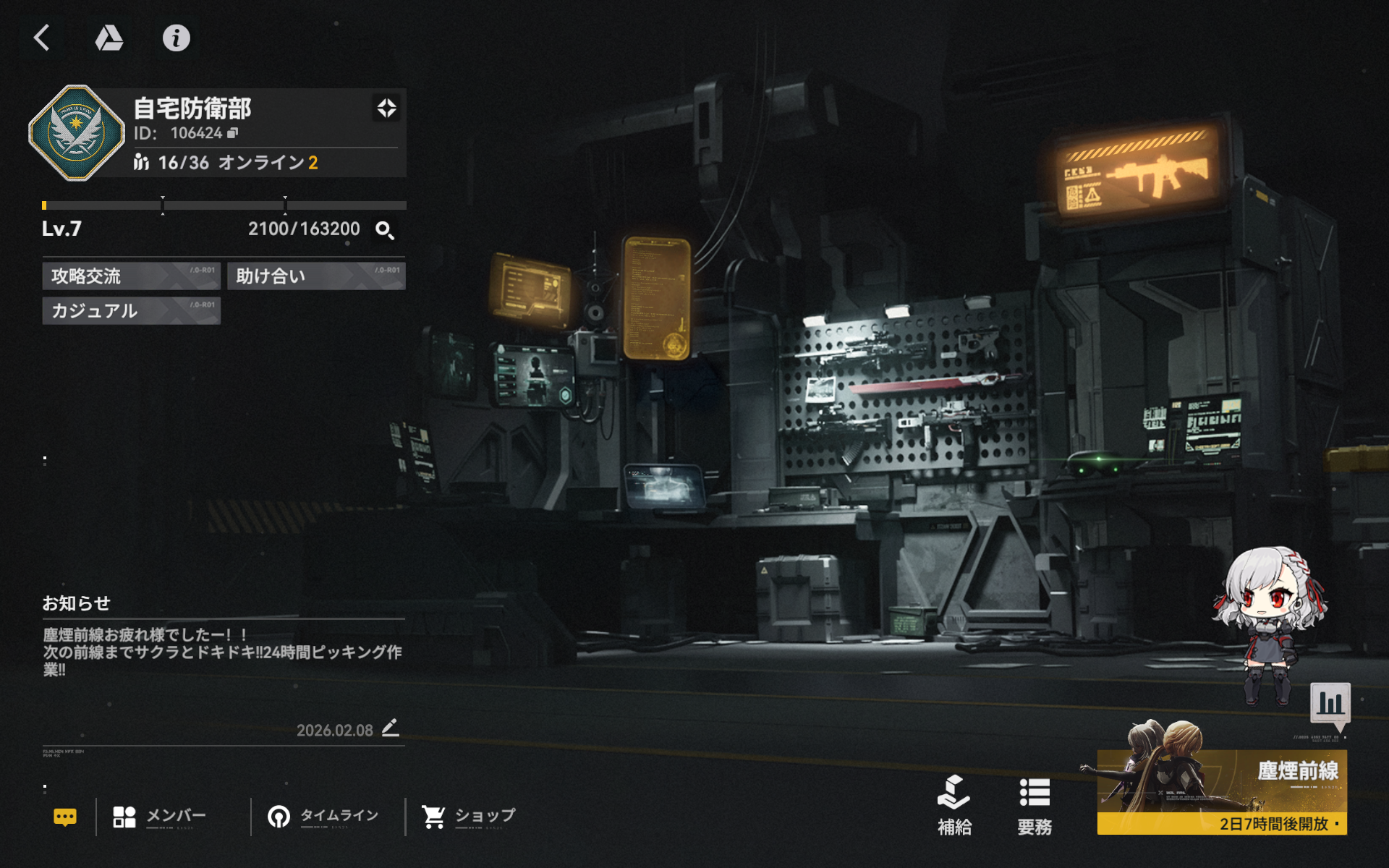This screenshot has width=1389, height=868.
Task: Edit the notice with pencil icon
Action: [390, 728]
